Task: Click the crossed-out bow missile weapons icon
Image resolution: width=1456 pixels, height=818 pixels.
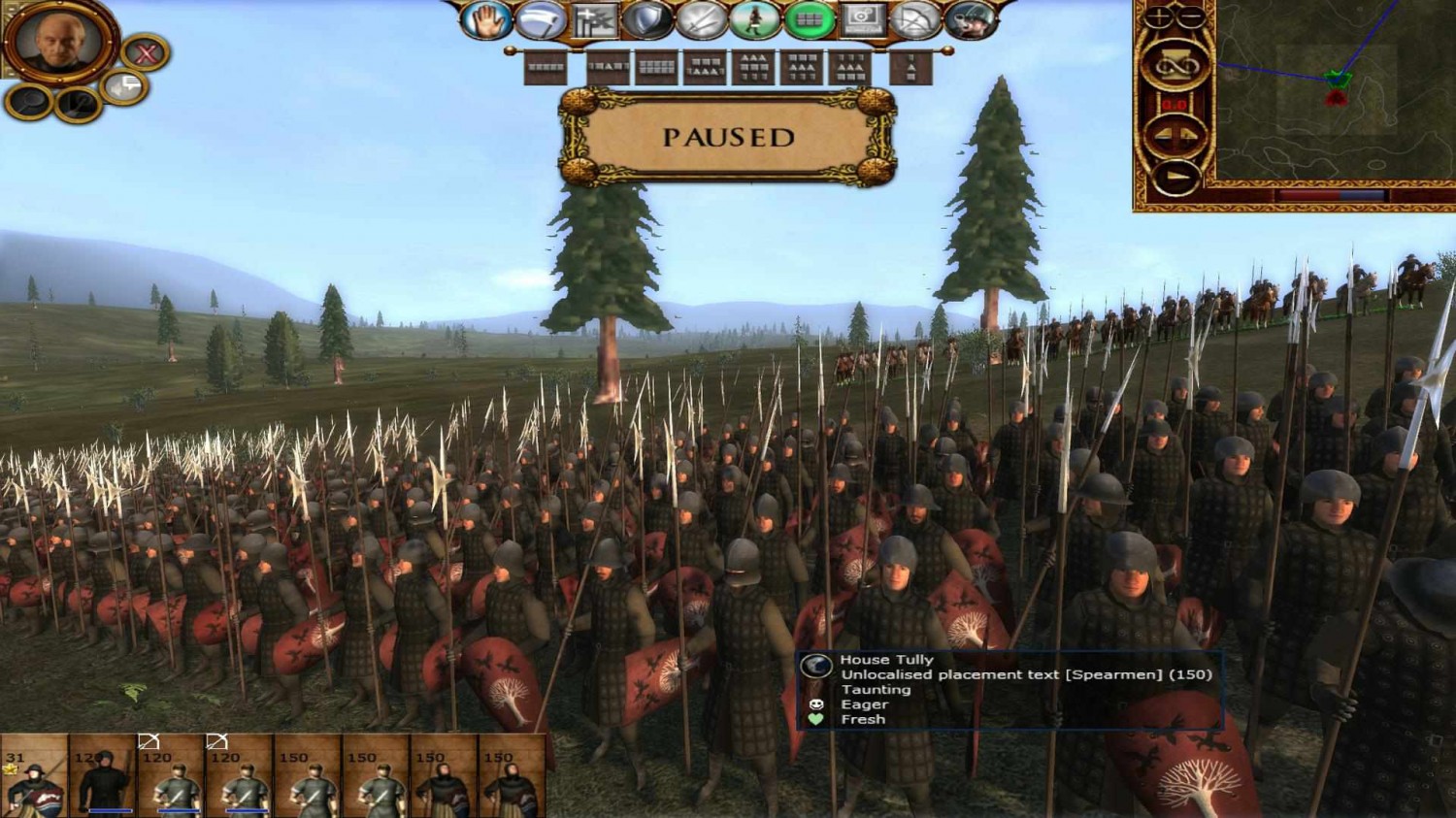Action: point(913,18)
